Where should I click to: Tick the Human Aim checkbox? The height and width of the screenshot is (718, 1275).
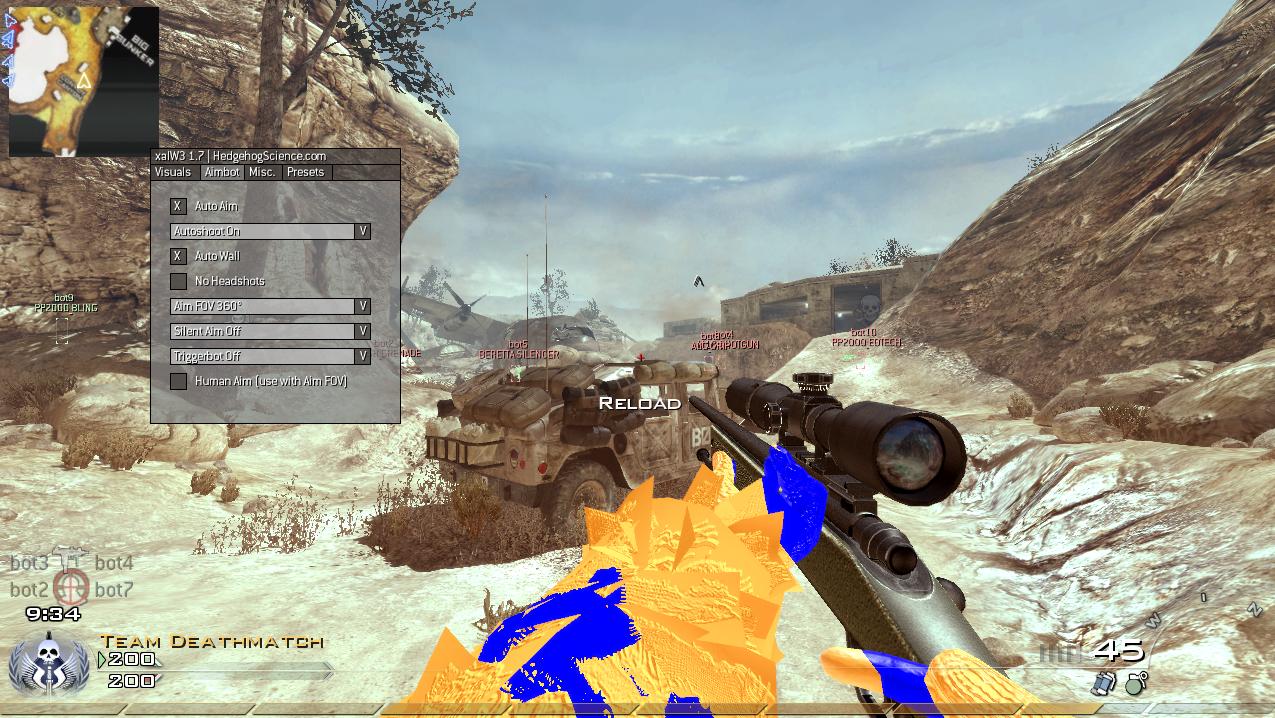pyautogui.click(x=178, y=381)
